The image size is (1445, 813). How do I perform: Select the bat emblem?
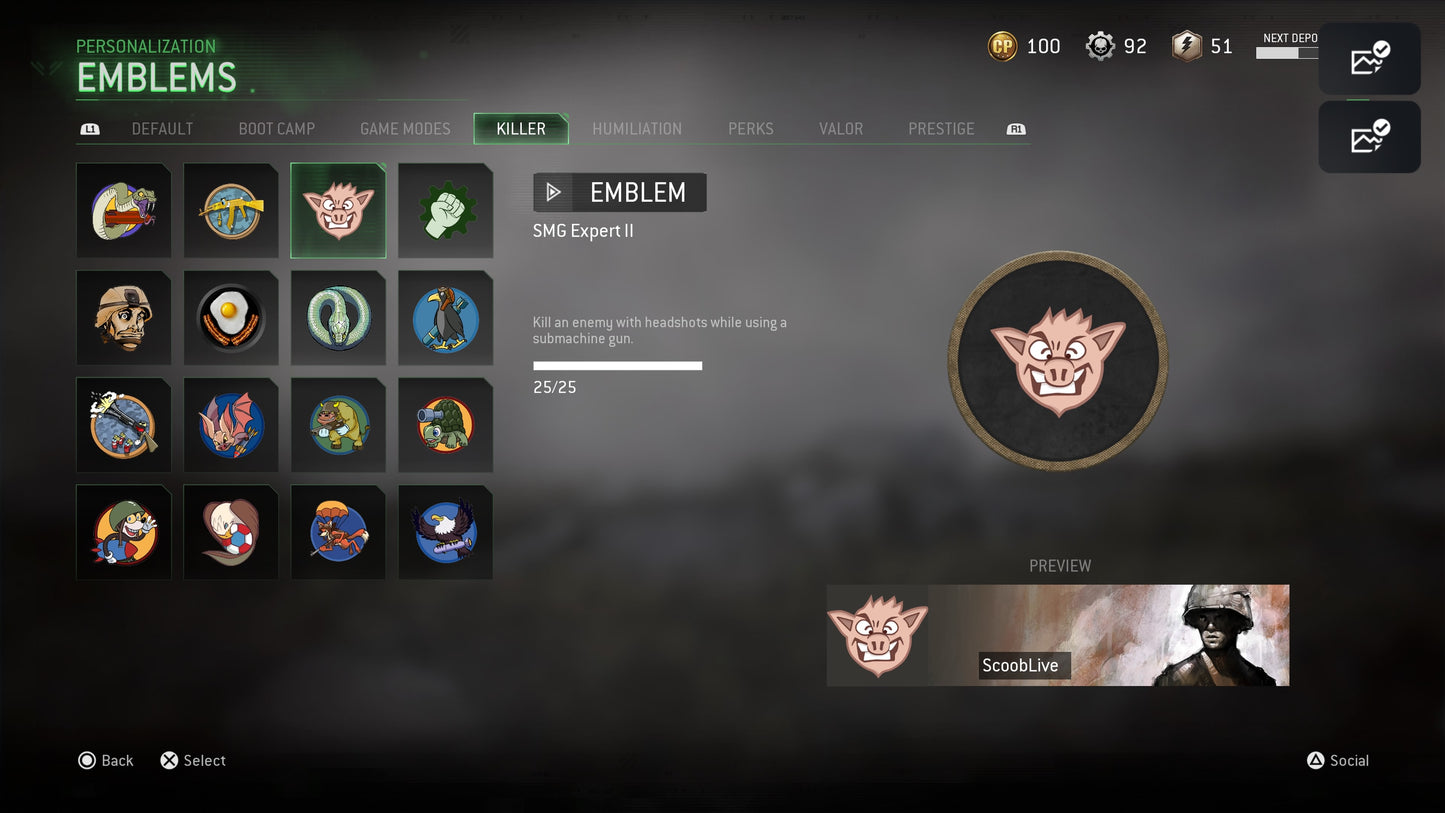(231, 424)
